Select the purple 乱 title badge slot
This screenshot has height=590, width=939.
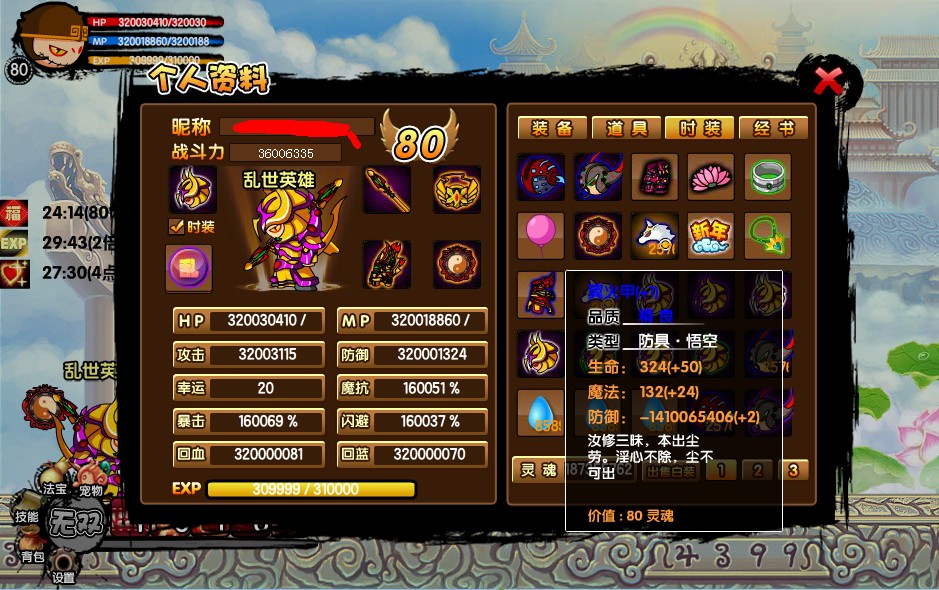[x=189, y=268]
